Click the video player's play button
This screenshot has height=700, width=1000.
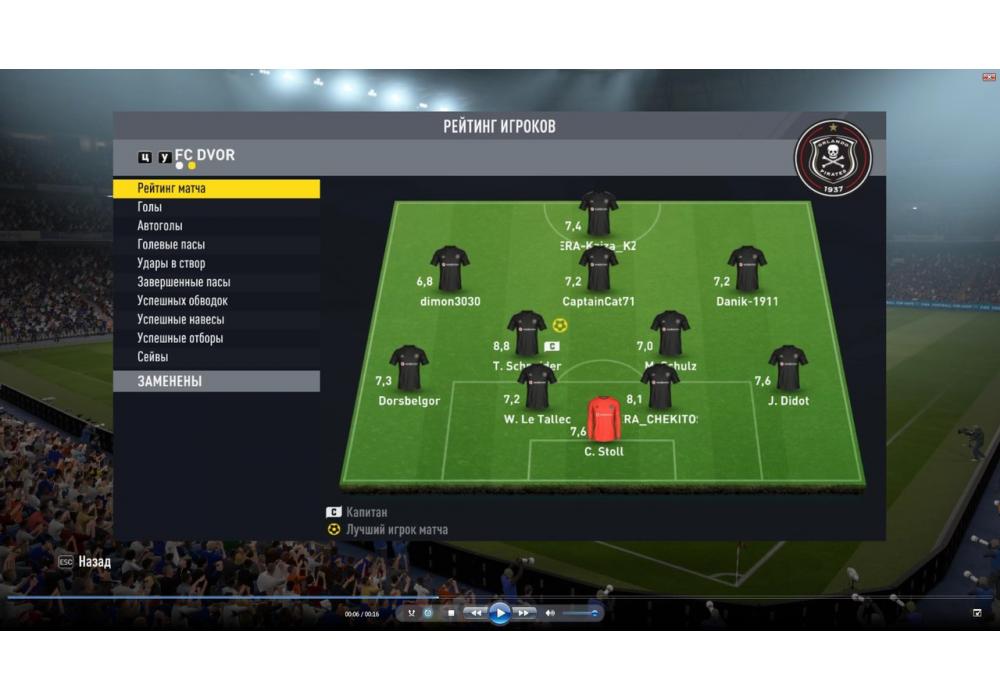pyautogui.click(x=500, y=613)
